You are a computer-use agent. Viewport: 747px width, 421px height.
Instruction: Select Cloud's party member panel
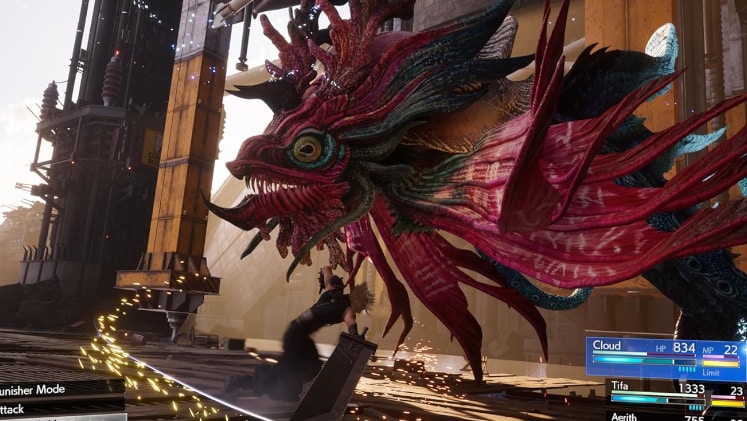[x=664, y=356]
